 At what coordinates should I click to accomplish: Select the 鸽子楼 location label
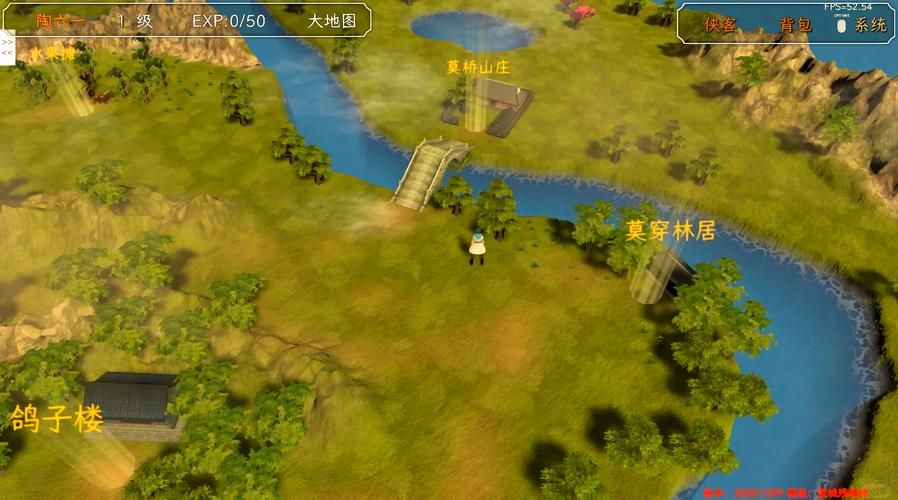pos(57,418)
